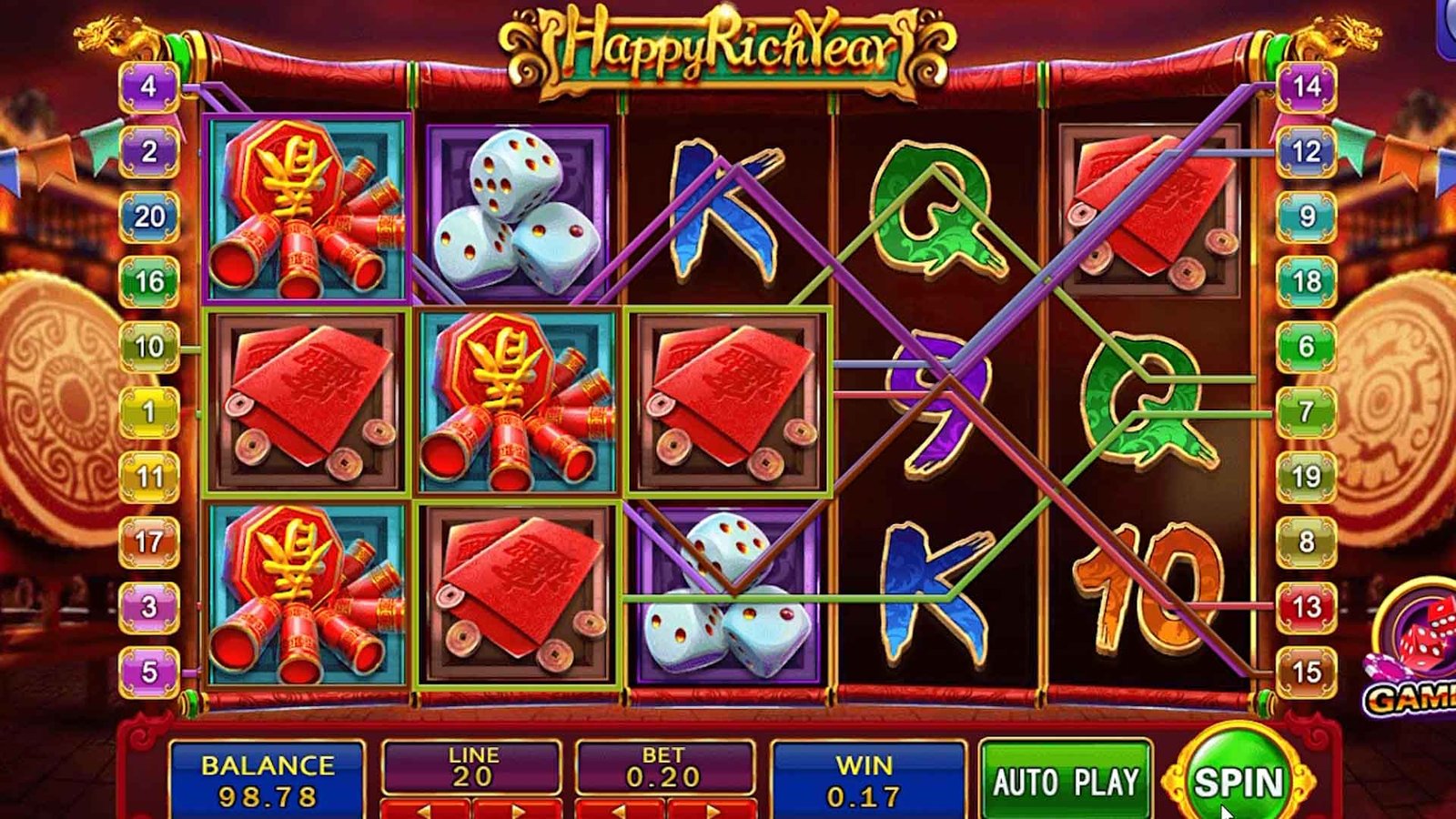The height and width of the screenshot is (819, 1456).
Task: Increase the LINE count with right arrow
Action: [517, 809]
